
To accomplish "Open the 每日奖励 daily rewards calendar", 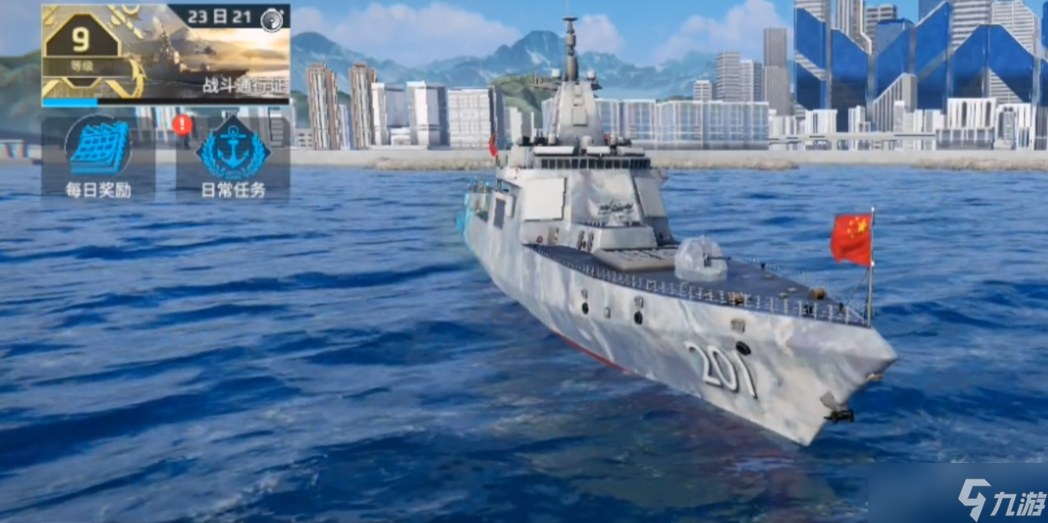I will pos(98,156).
